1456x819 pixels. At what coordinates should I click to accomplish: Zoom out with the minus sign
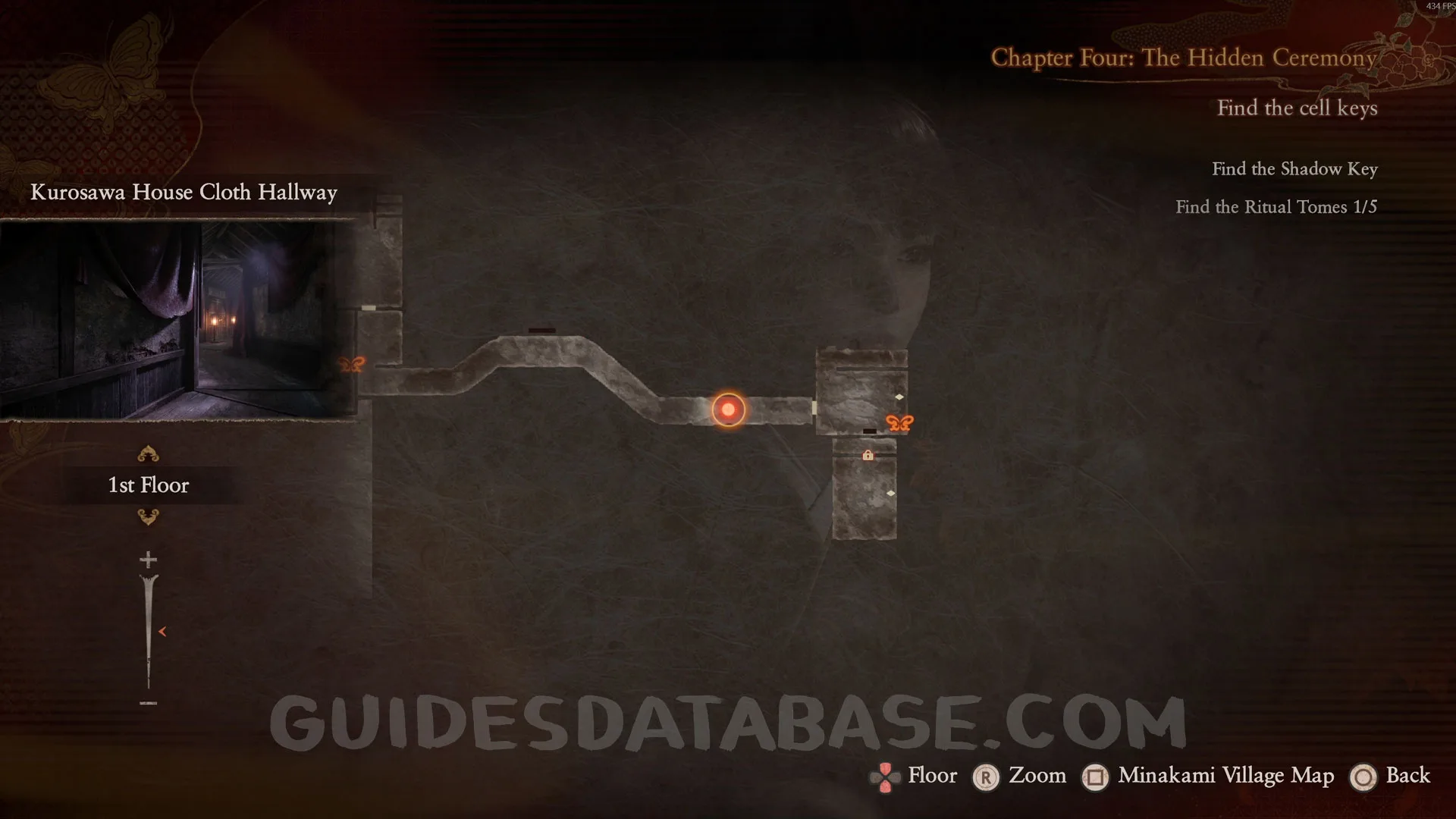click(x=149, y=703)
